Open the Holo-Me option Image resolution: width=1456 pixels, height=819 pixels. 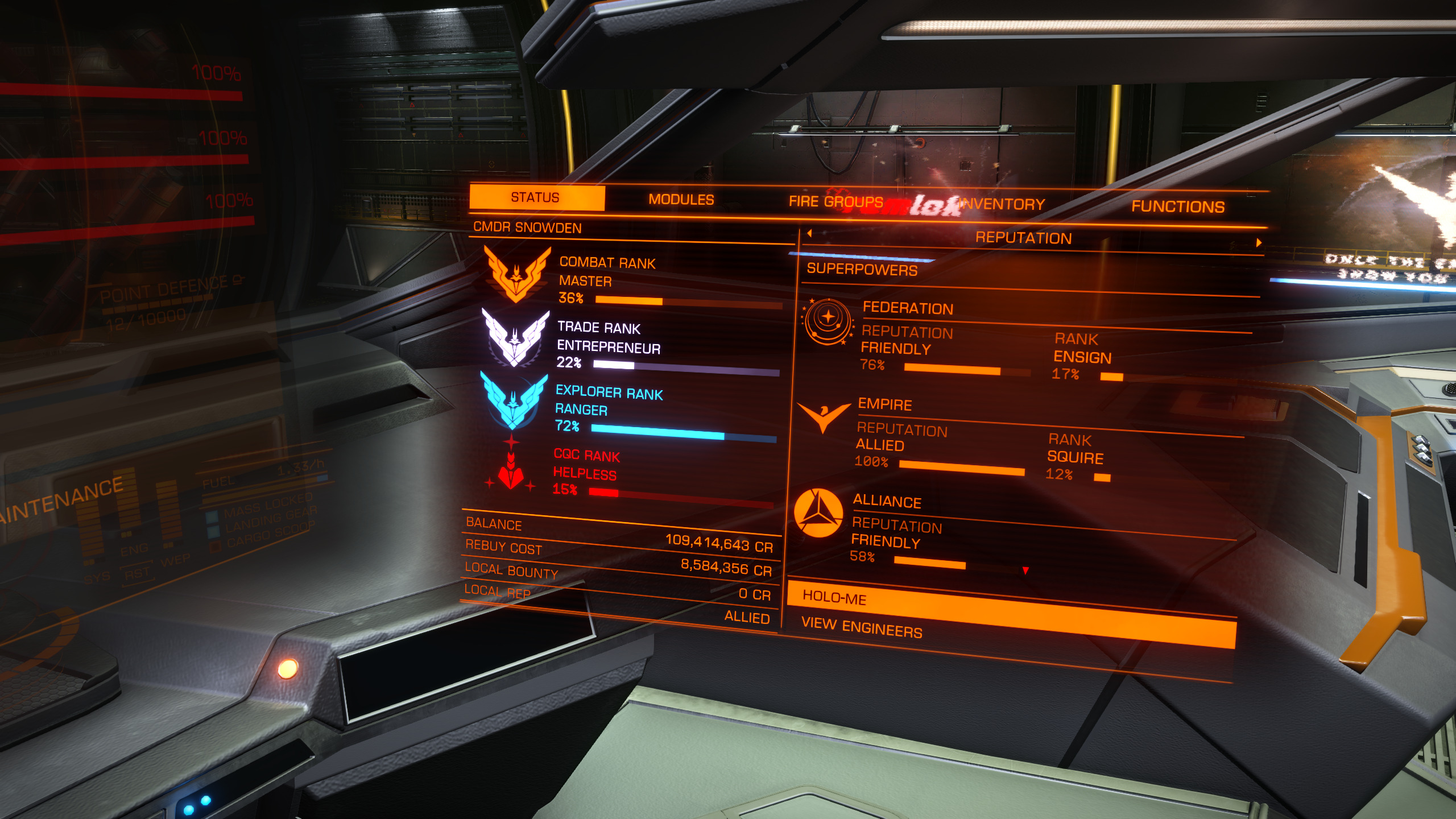[x=834, y=598]
